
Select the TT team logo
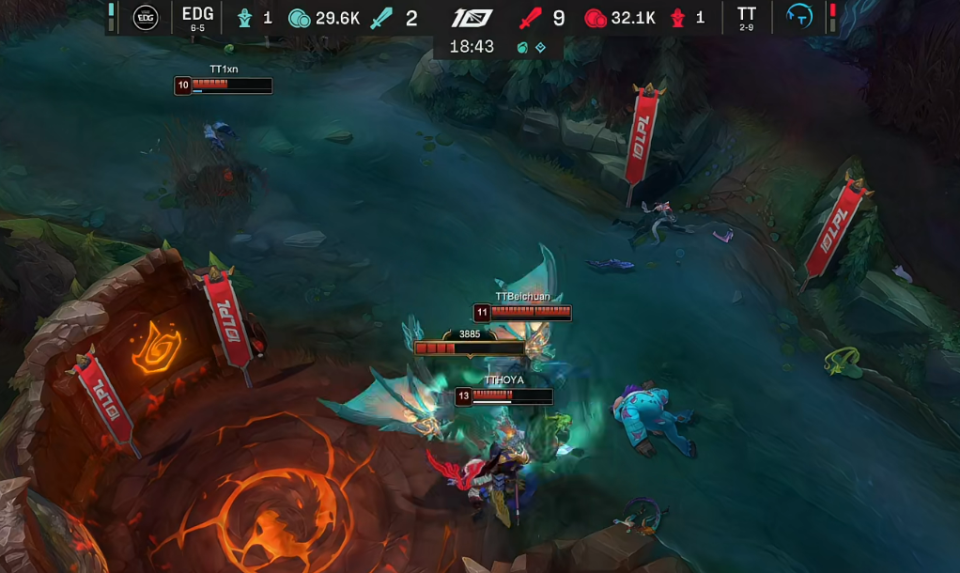(x=799, y=17)
